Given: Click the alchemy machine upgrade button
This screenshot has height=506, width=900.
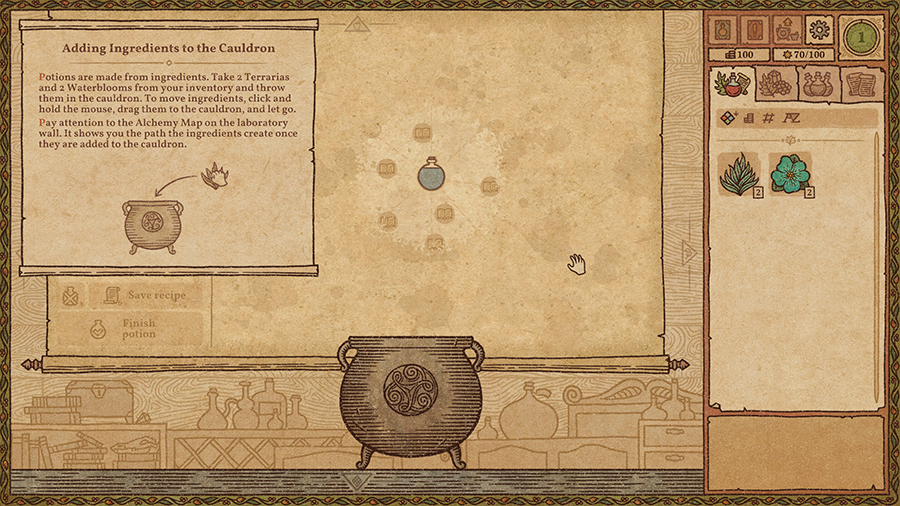Looking at the screenshot, I should point(786,29).
